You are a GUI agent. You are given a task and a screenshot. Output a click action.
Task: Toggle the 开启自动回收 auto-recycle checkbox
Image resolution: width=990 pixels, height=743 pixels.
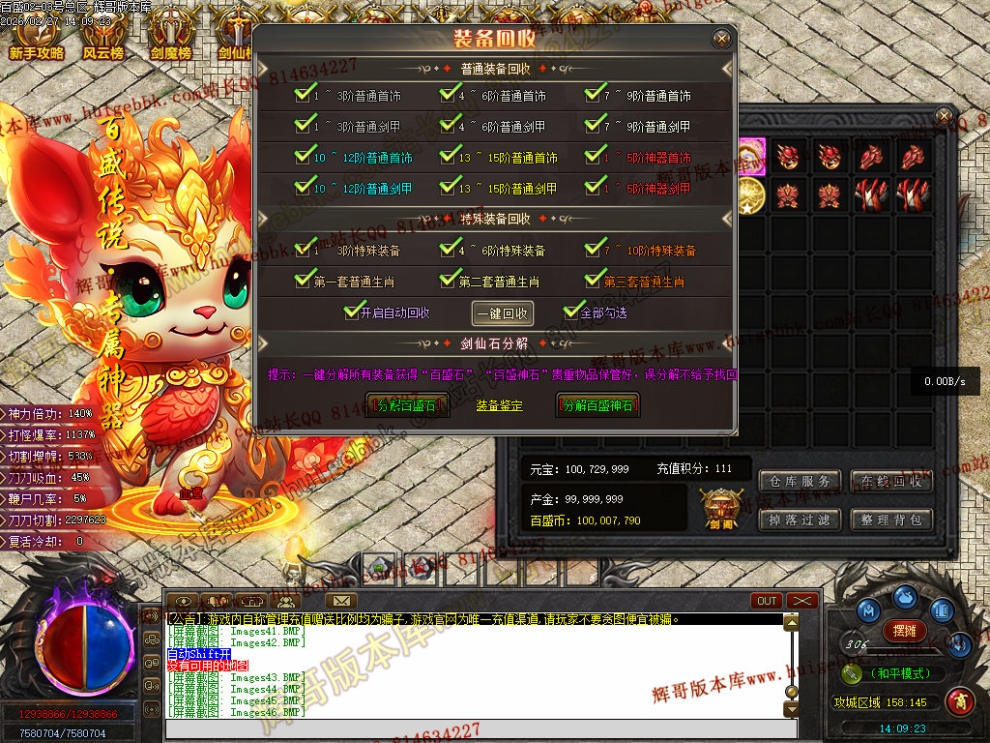[x=351, y=312]
